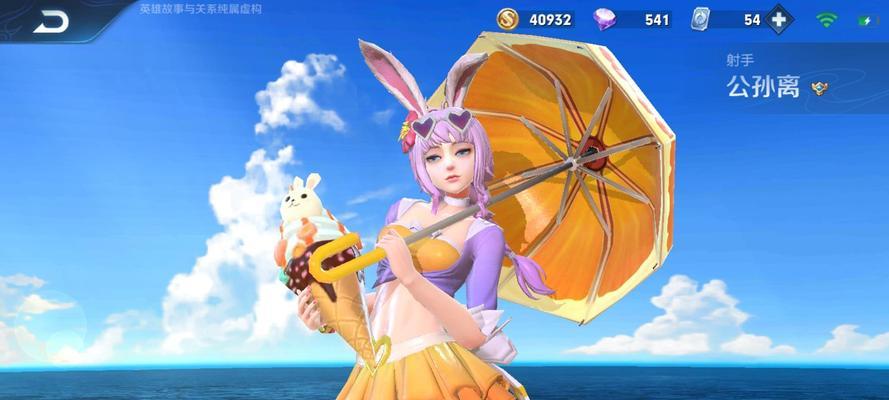Open the gold coin currency icon

point(510,19)
